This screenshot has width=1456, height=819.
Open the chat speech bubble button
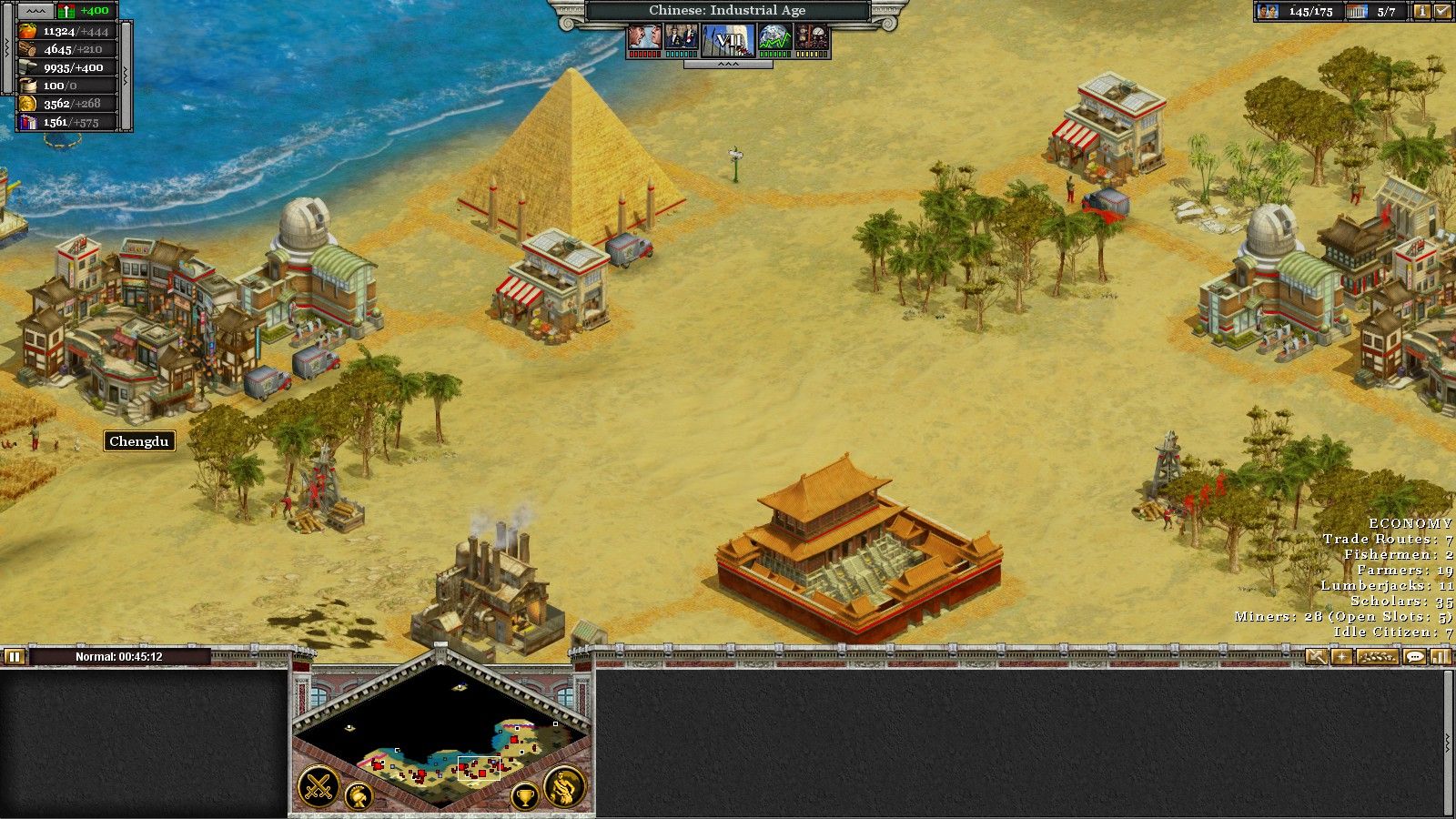(x=1414, y=656)
